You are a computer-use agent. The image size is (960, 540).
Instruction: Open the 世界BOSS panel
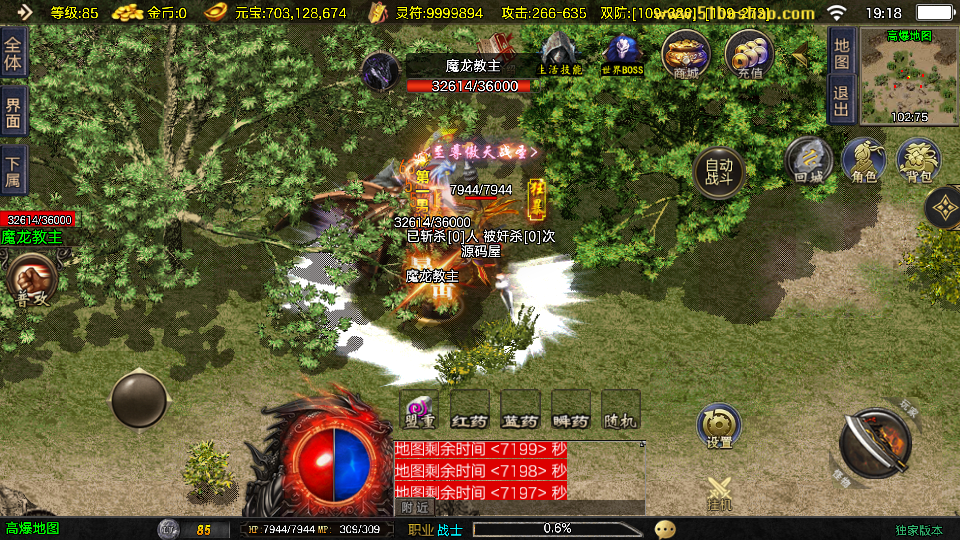coord(622,53)
